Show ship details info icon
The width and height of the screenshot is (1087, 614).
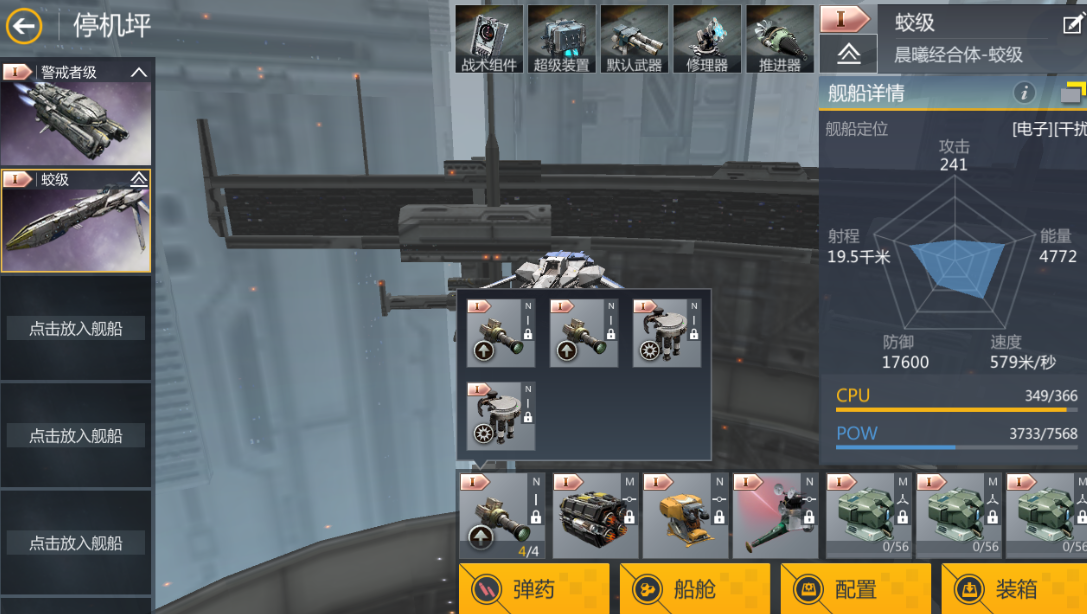pos(1024,93)
